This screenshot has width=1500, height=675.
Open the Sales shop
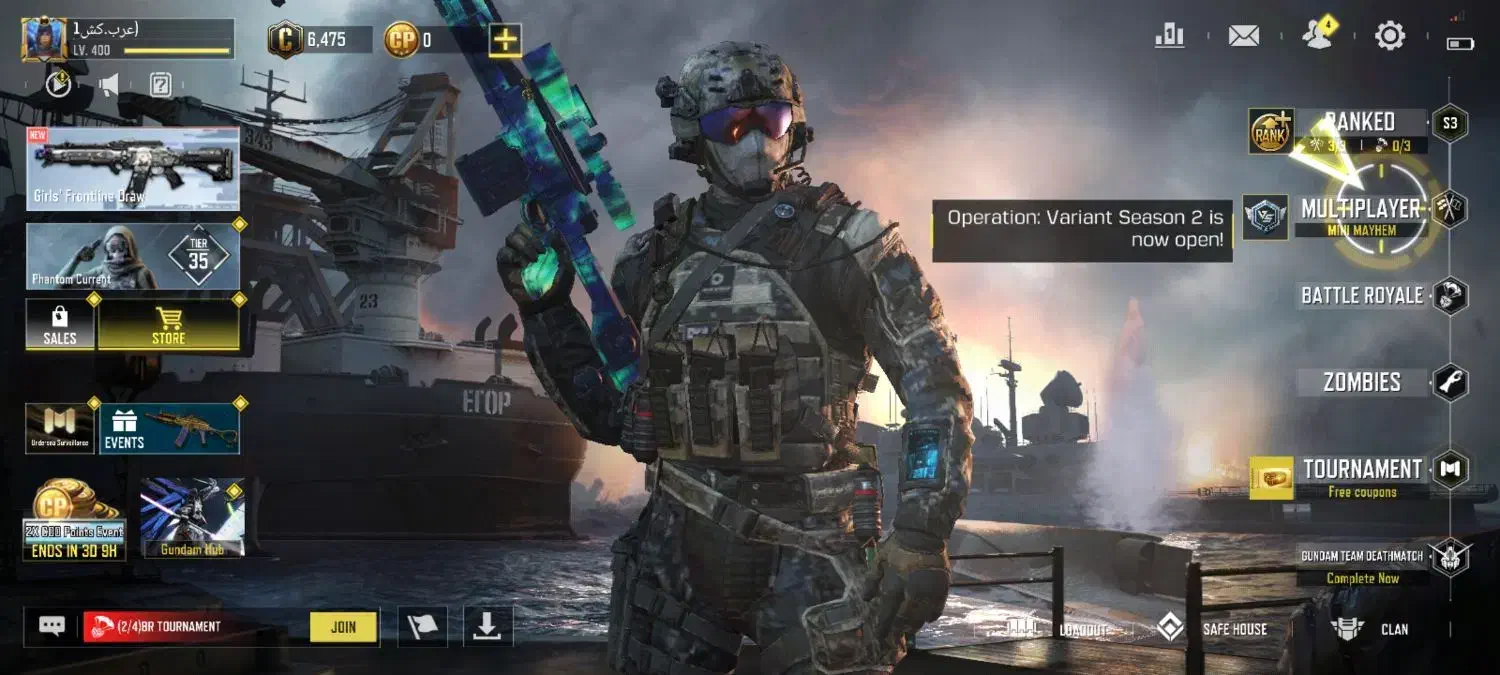tap(60, 325)
